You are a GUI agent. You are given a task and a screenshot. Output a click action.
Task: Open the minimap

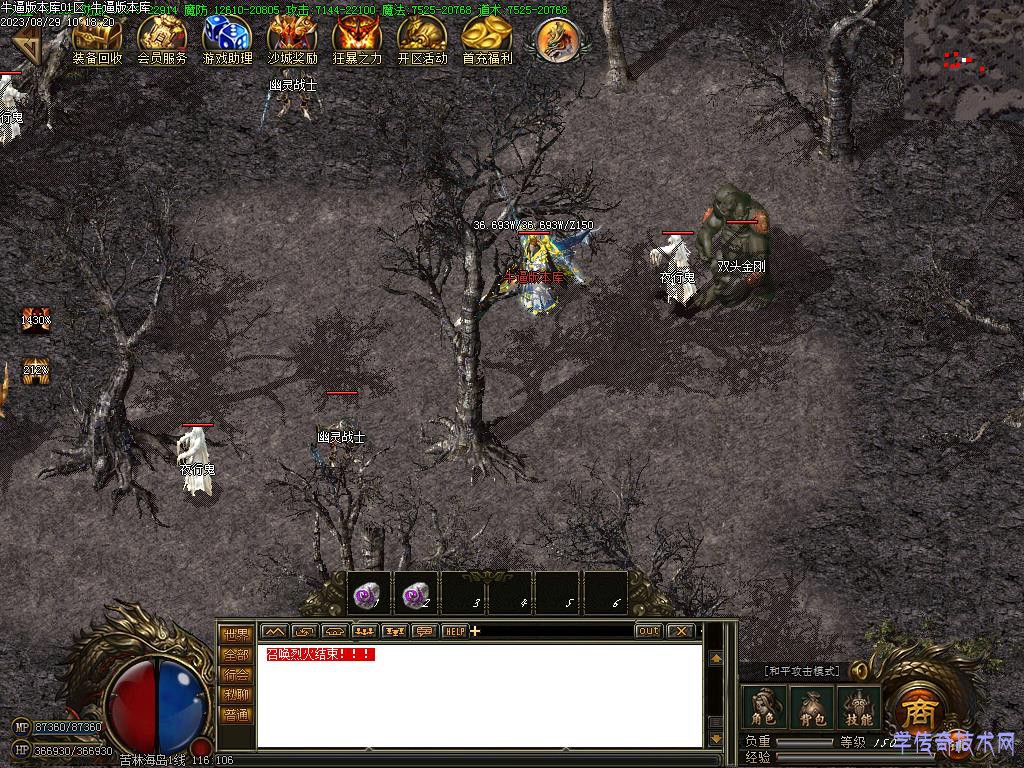[x=963, y=60]
